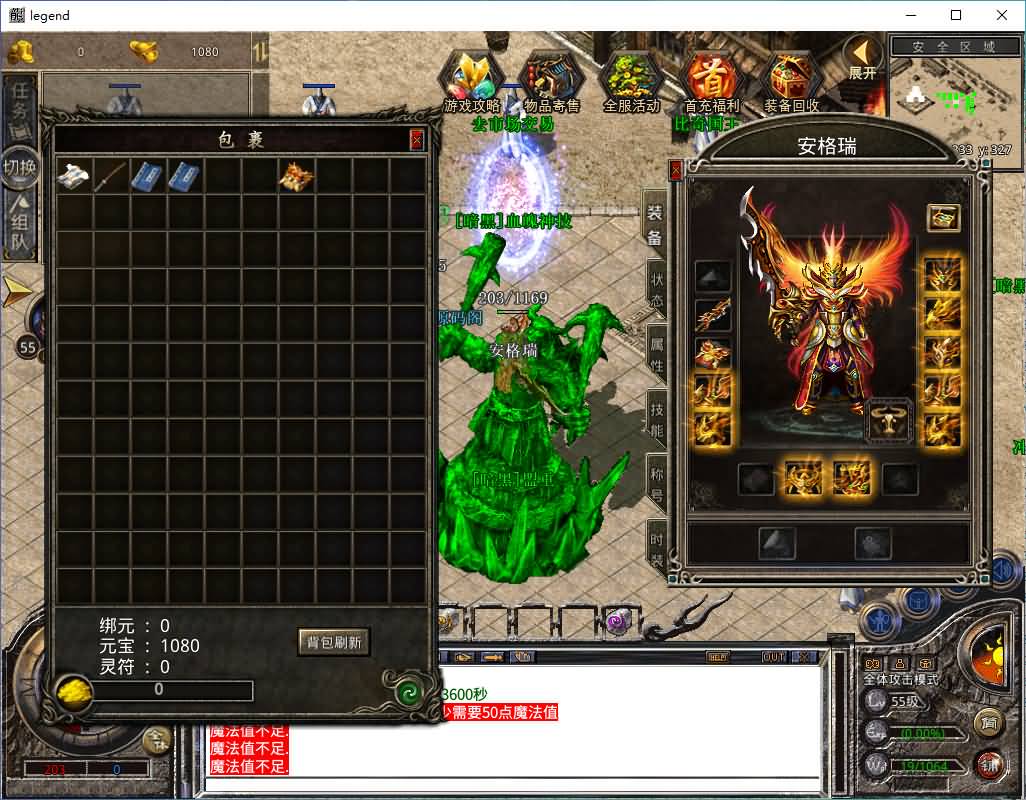
Task: Click the 背包刷新 refresh button
Action: pyautogui.click(x=334, y=642)
